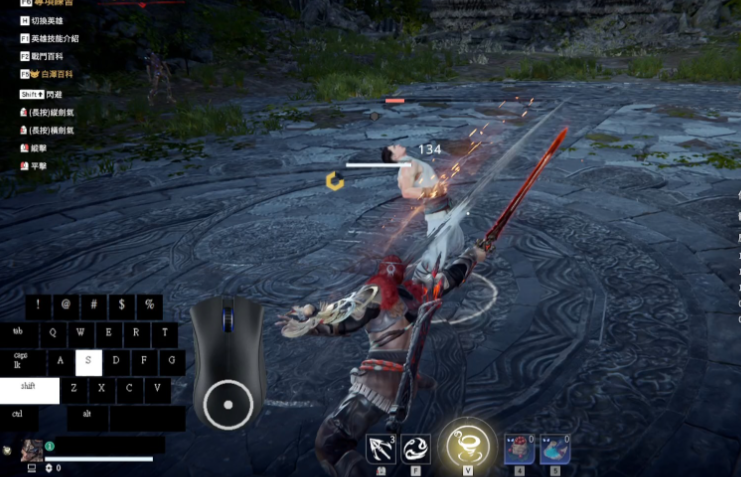Open the 英雄技能介紹 skill introduction entry
Image resolution: width=741 pixels, height=477 pixels.
click(60, 39)
